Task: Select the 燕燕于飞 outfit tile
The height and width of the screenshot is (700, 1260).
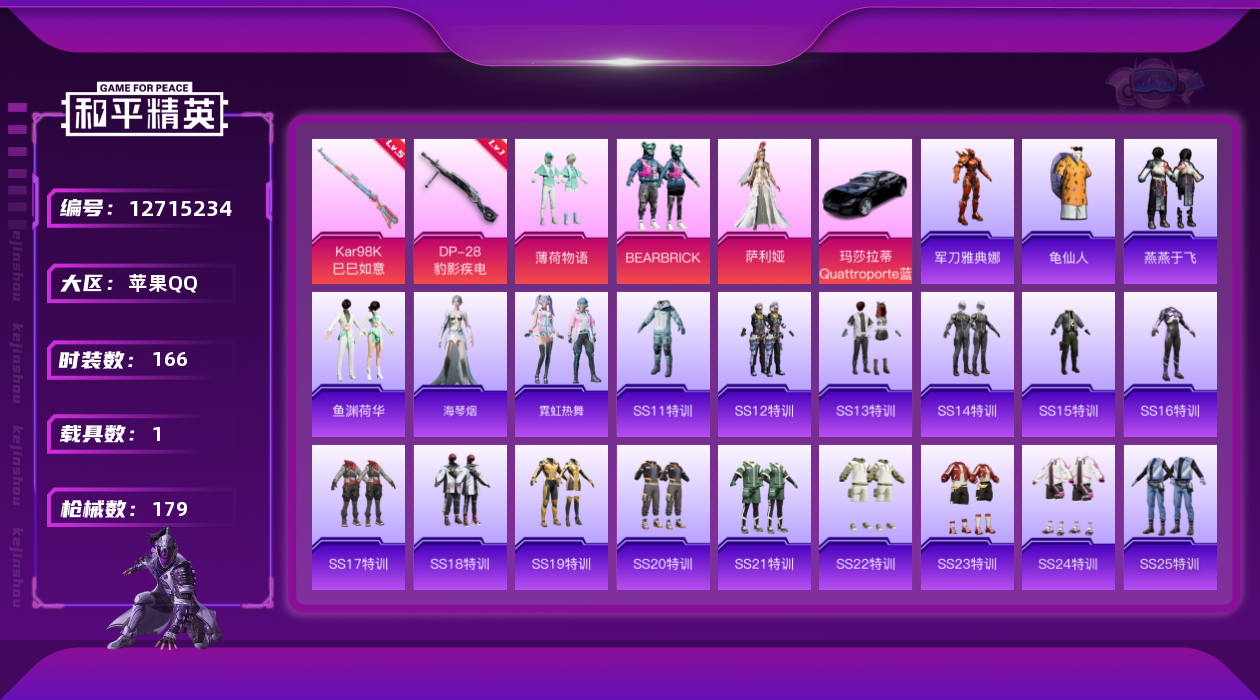Action: pyautogui.click(x=1170, y=210)
